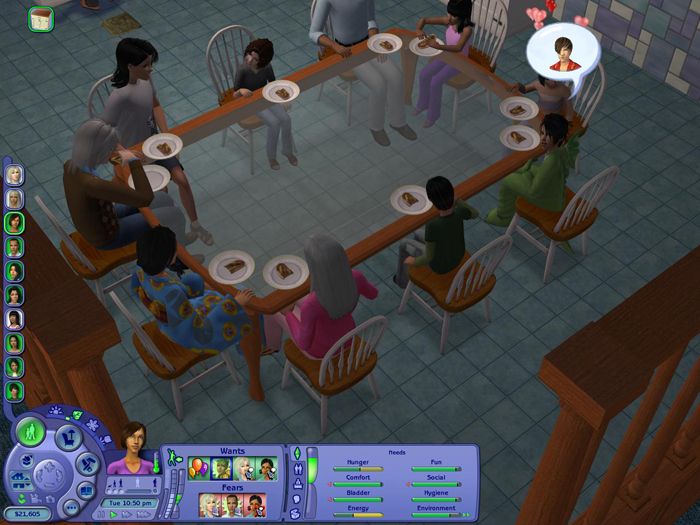Open Buy mode with the armchair icon
700x525 pixels.
pyautogui.click(x=68, y=436)
